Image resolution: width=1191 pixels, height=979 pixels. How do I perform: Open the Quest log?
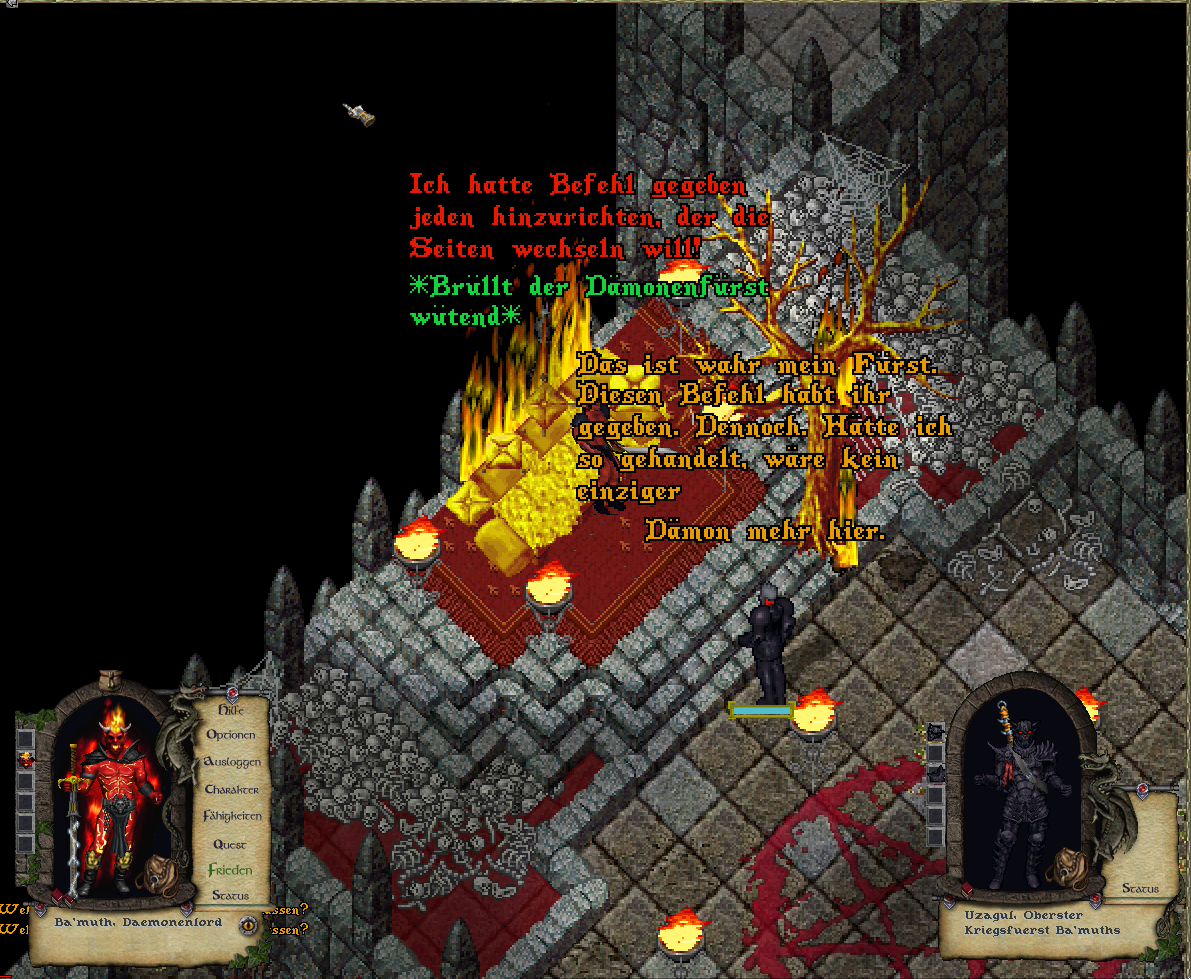[x=230, y=844]
